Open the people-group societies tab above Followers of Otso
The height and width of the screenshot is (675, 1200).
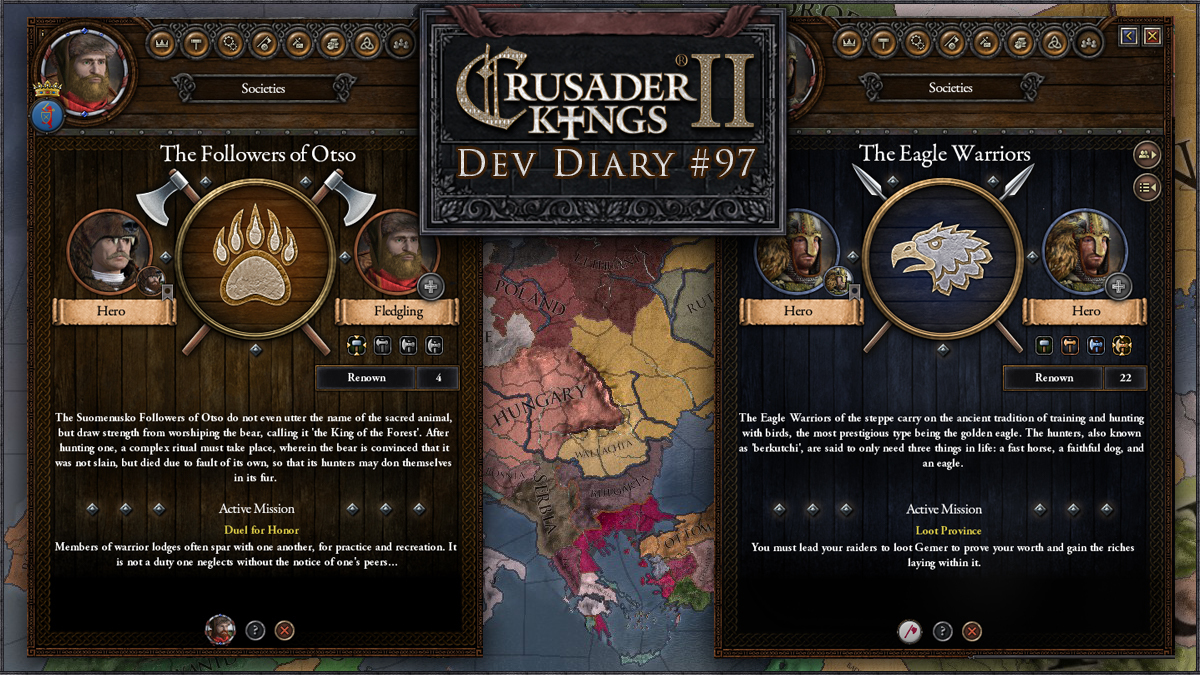(x=400, y=43)
